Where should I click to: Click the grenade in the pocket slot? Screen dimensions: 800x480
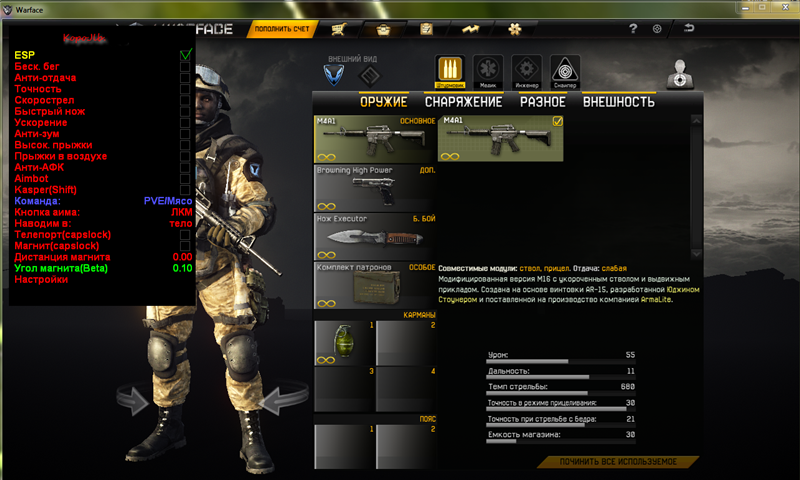point(344,344)
